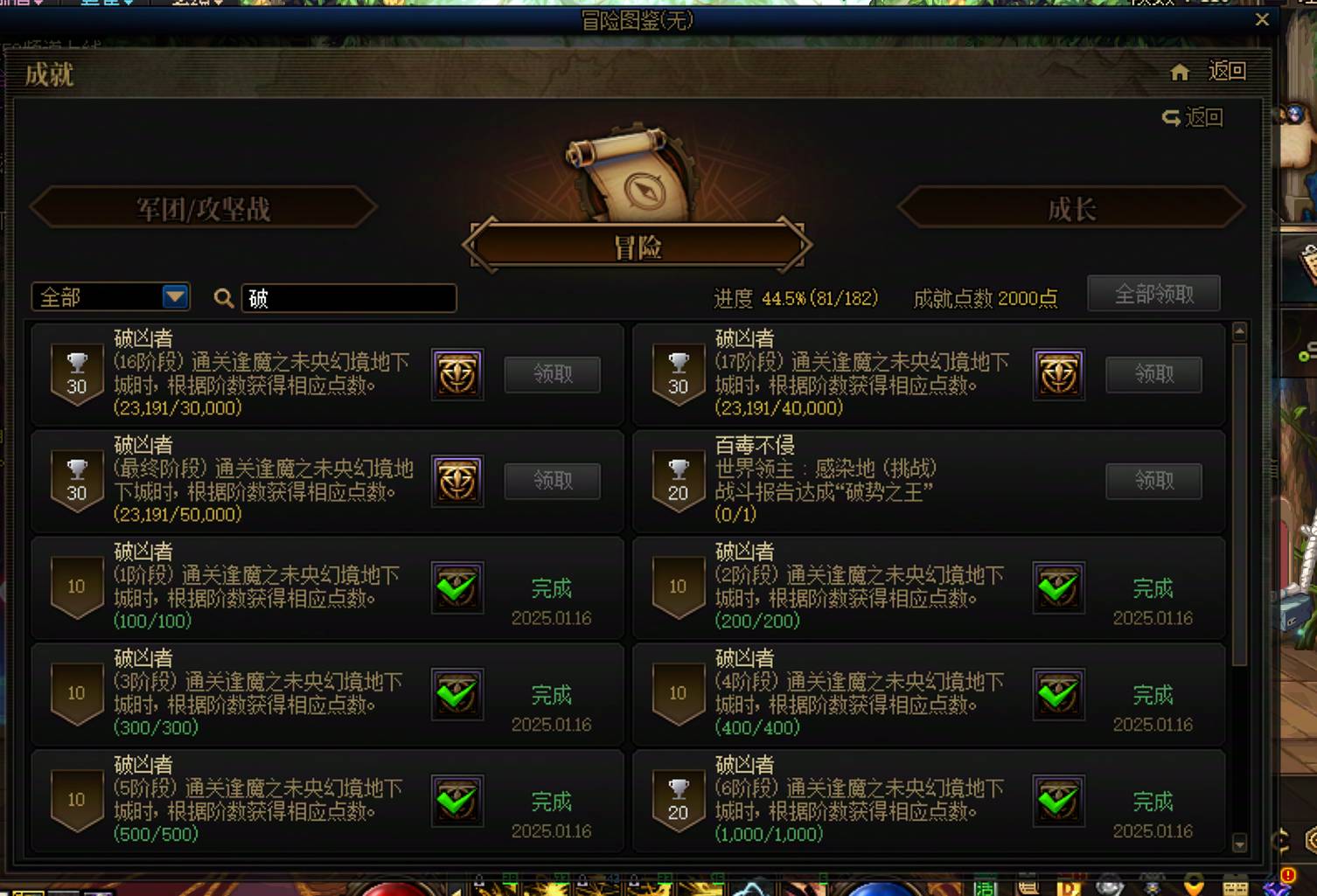Close the 冒险图鉴 window

(x=1262, y=19)
